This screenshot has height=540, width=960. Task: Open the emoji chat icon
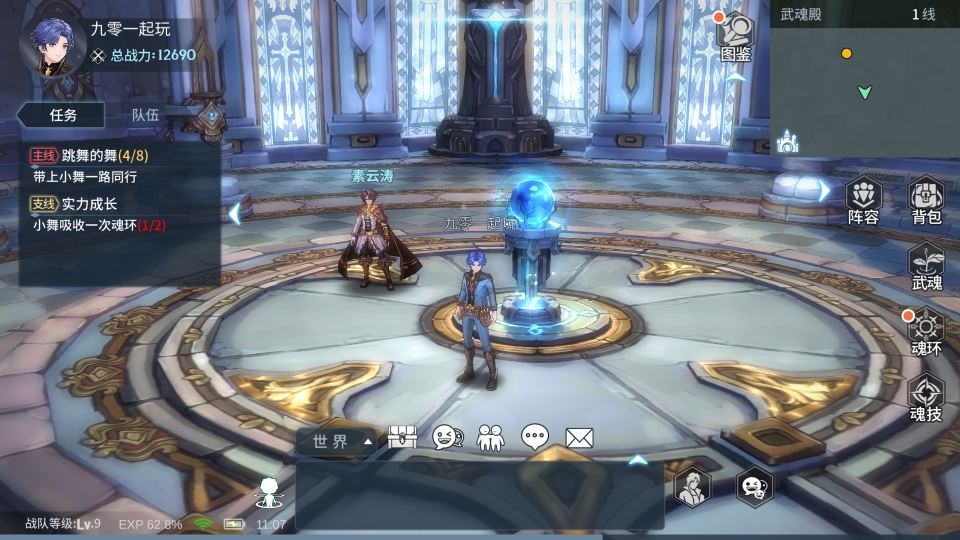coord(446,437)
